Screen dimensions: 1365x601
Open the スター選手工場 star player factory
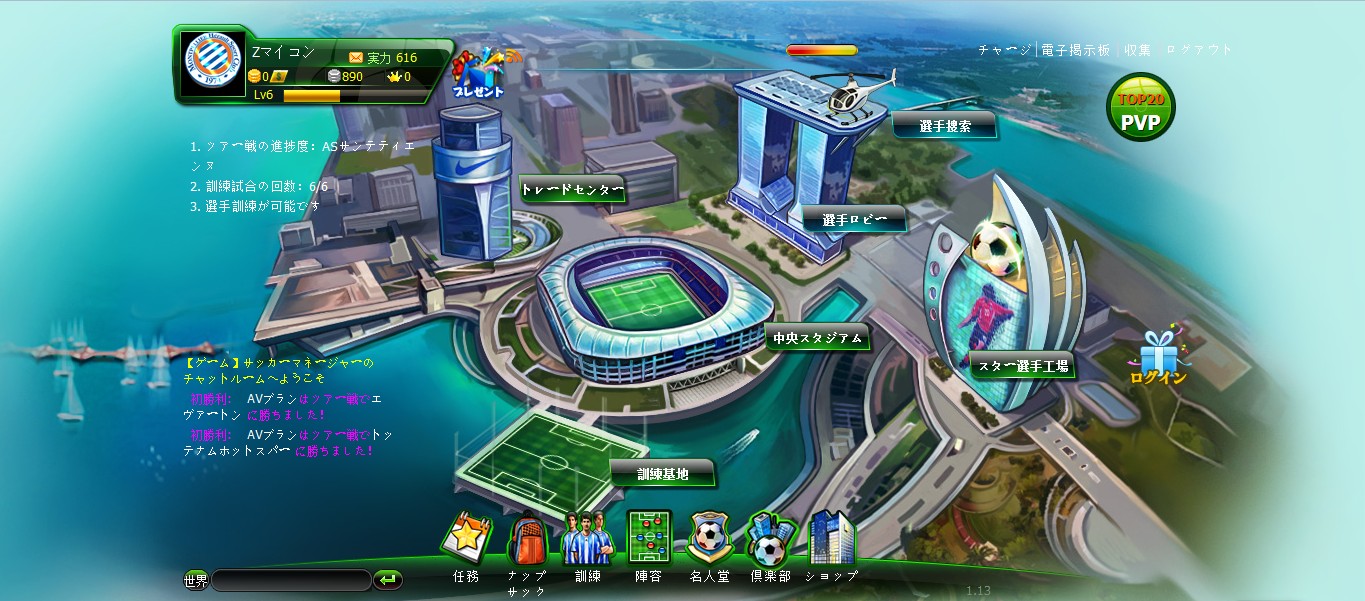[1022, 366]
